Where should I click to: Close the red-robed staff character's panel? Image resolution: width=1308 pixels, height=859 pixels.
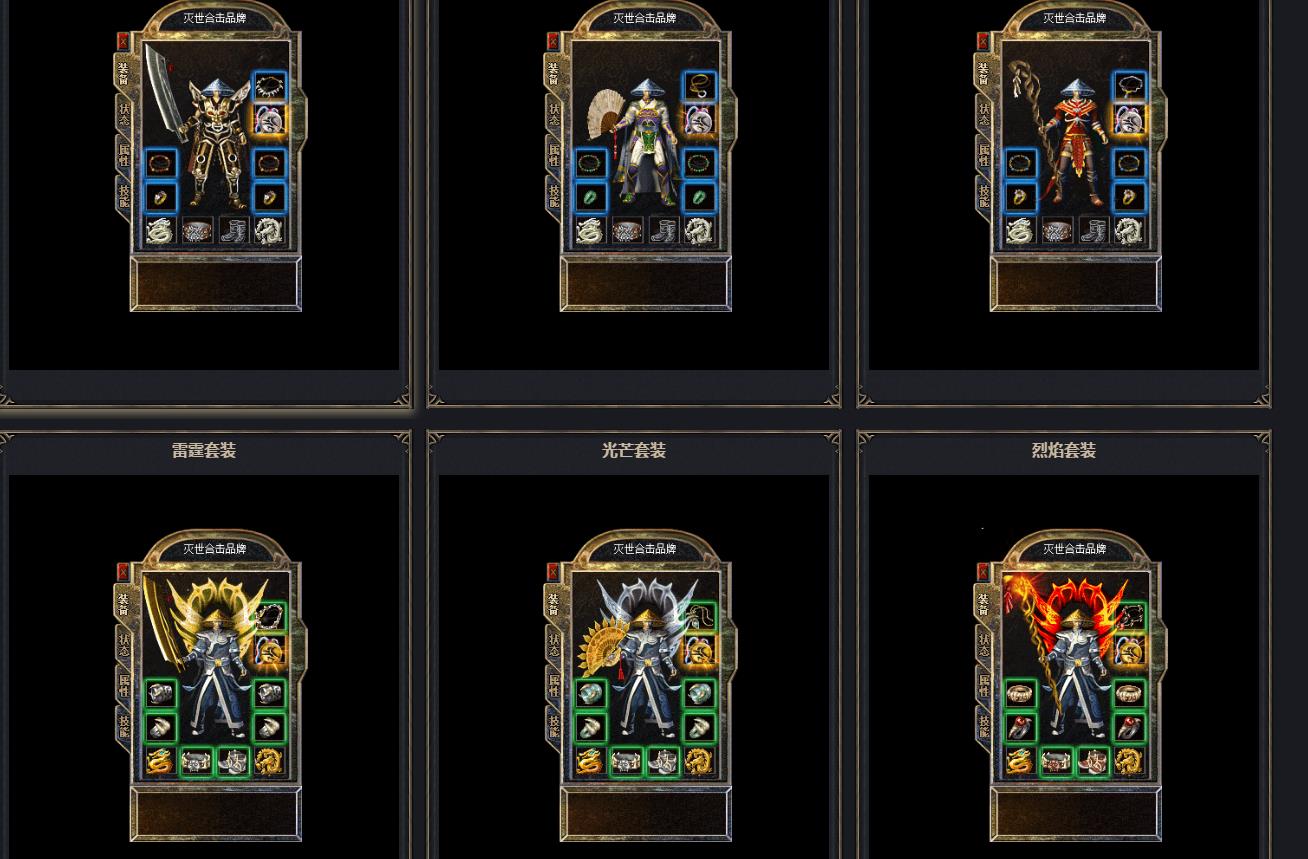(983, 41)
